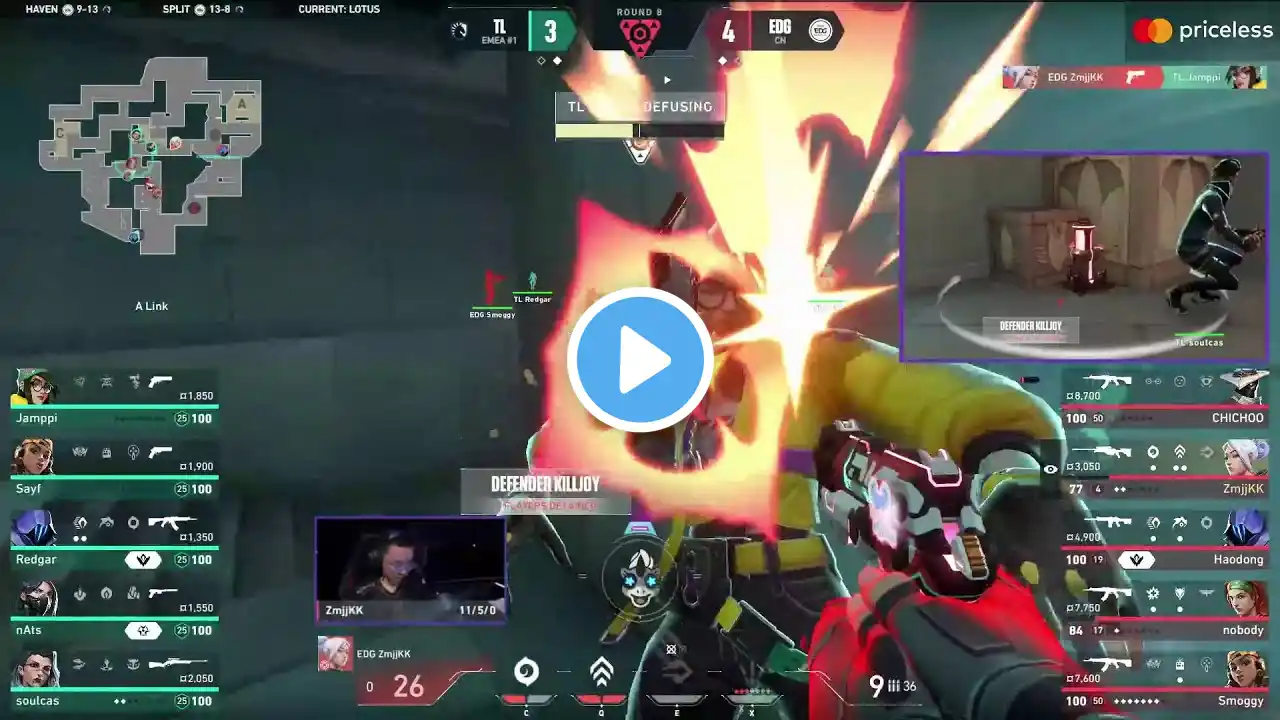Activate the C ability icon
Screen dimensions: 1280x720
(x=526, y=672)
